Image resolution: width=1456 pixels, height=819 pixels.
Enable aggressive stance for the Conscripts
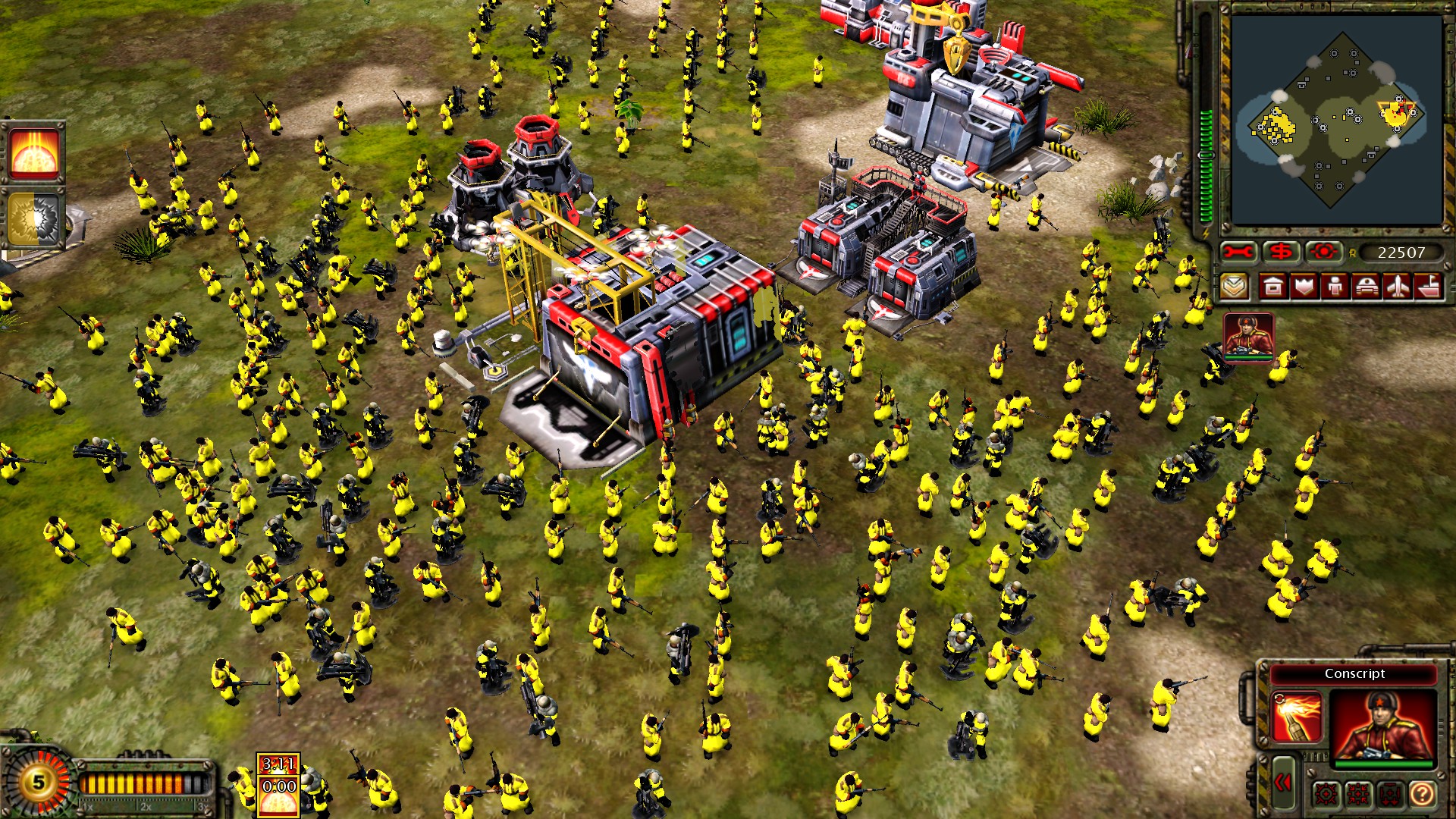[1326, 794]
